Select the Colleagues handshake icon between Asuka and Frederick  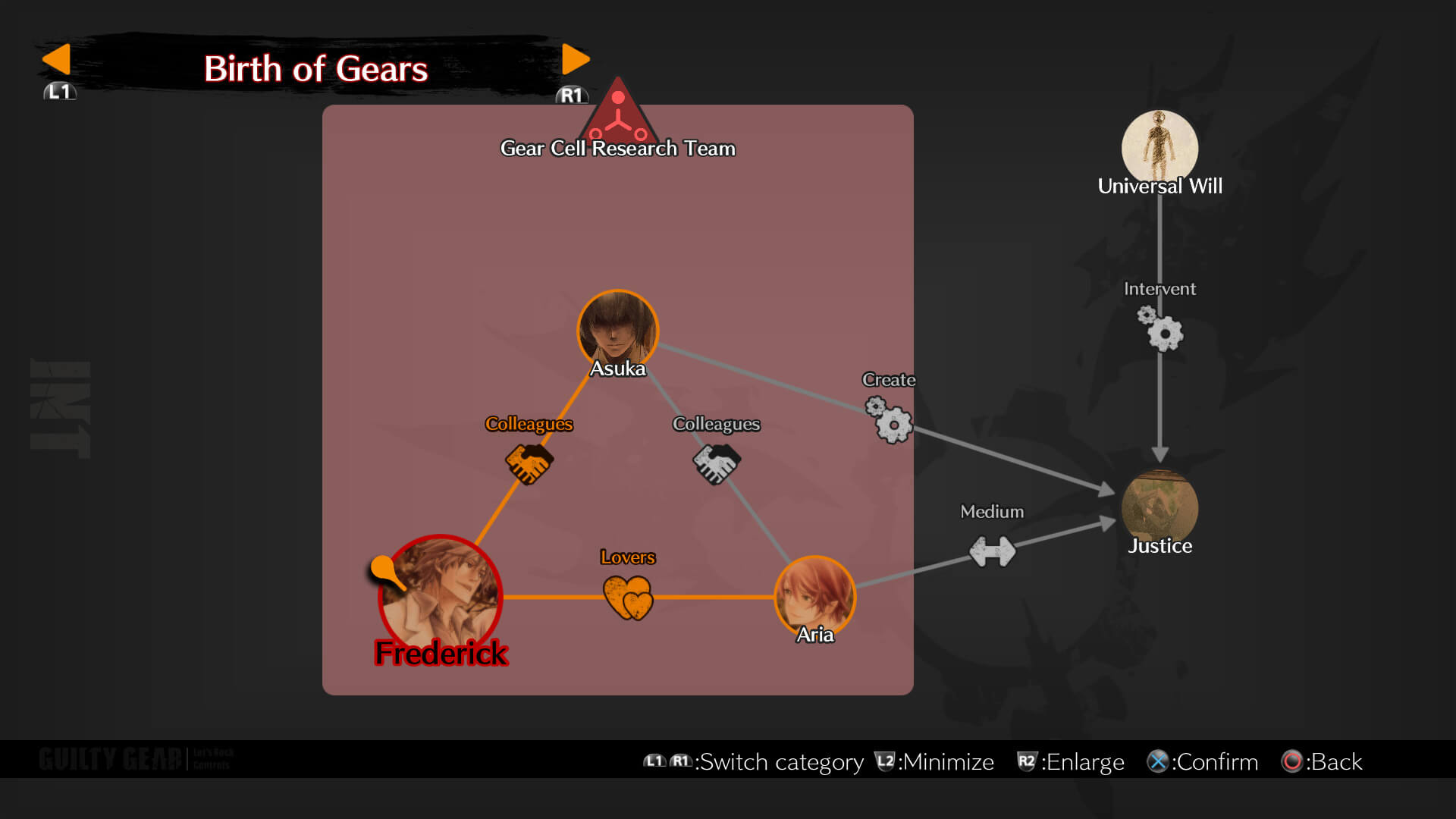pyautogui.click(x=529, y=463)
